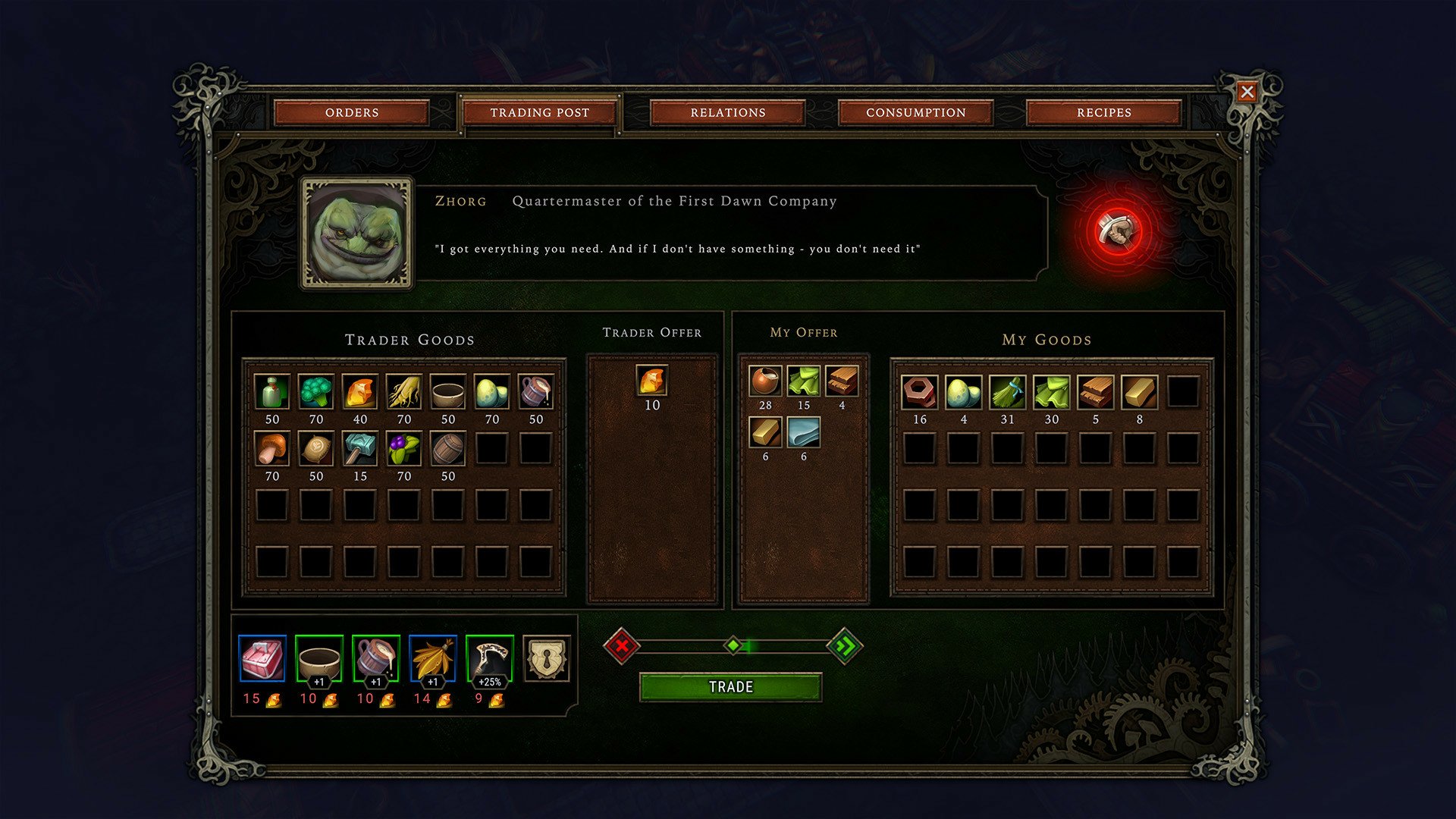This screenshot has height=819, width=1456.
Task: Buy the scythe perk with +25% bonus
Action: point(489,658)
